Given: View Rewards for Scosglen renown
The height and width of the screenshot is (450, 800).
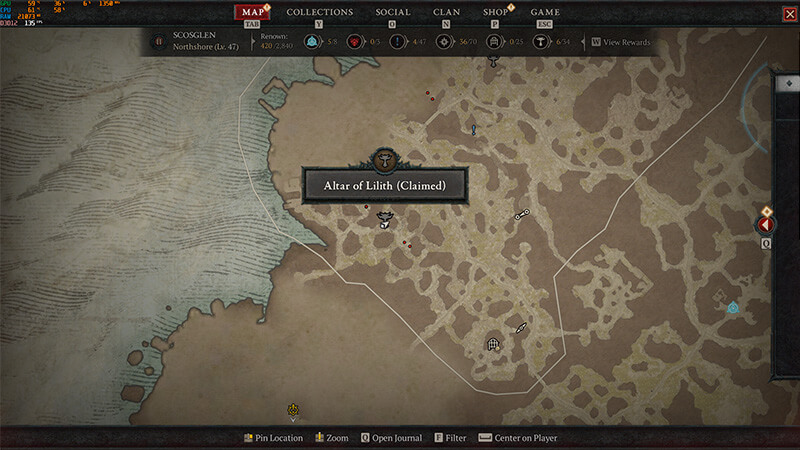Looking at the screenshot, I should pyautogui.click(x=620, y=42).
